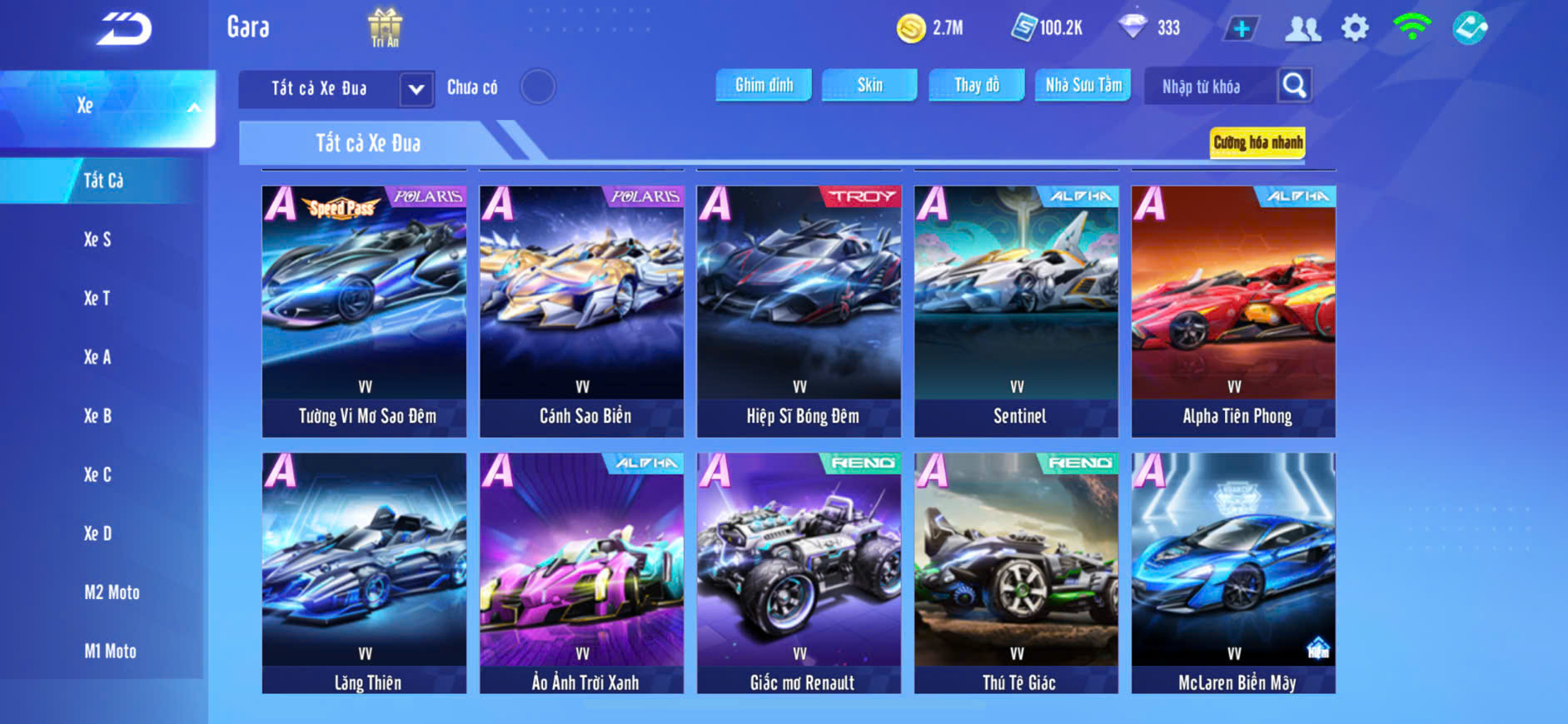Toggle the Chưa có filter

pos(538,87)
